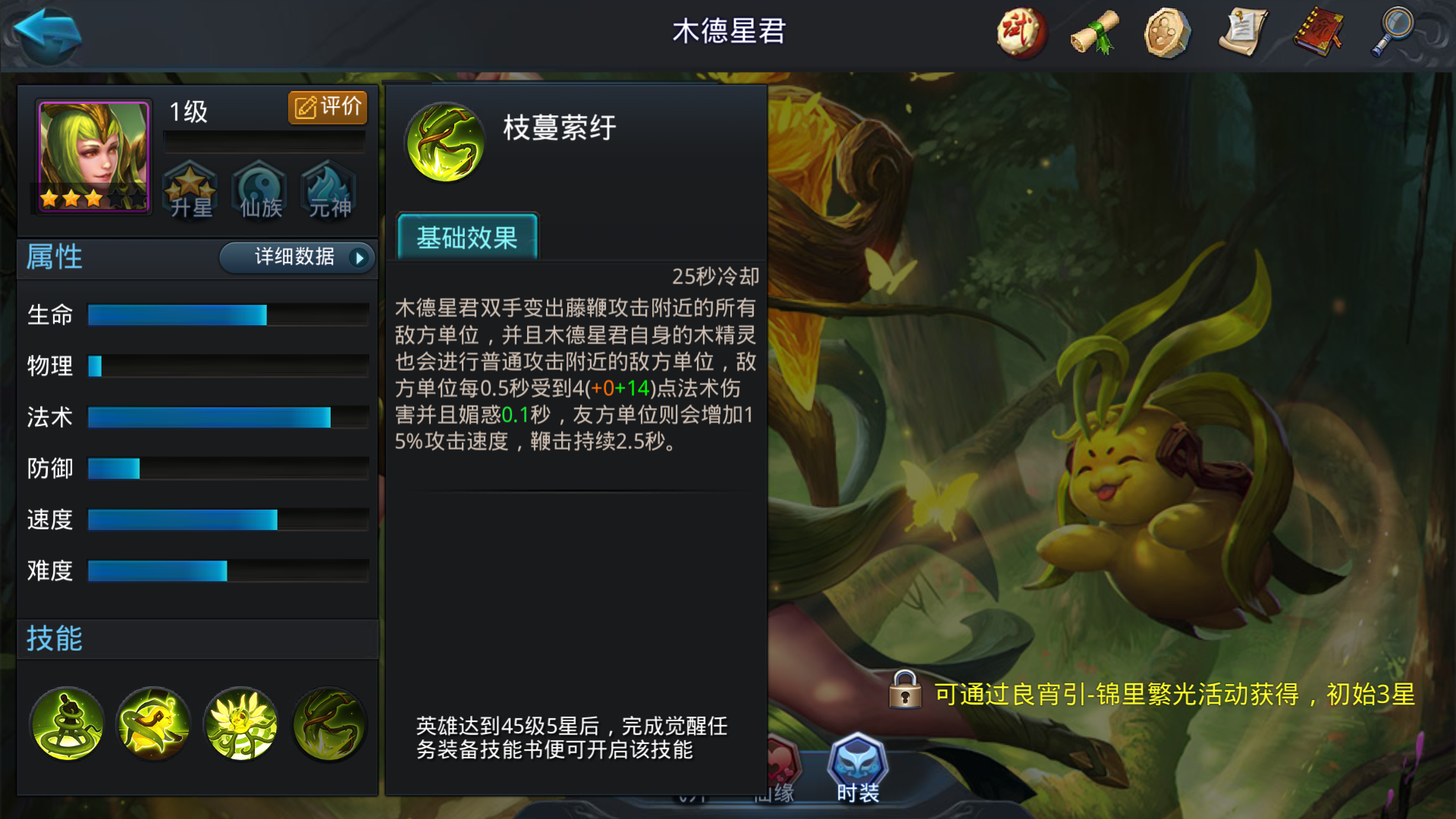Open the 元神 spirit feature
The height and width of the screenshot is (819, 1456).
pos(328,192)
